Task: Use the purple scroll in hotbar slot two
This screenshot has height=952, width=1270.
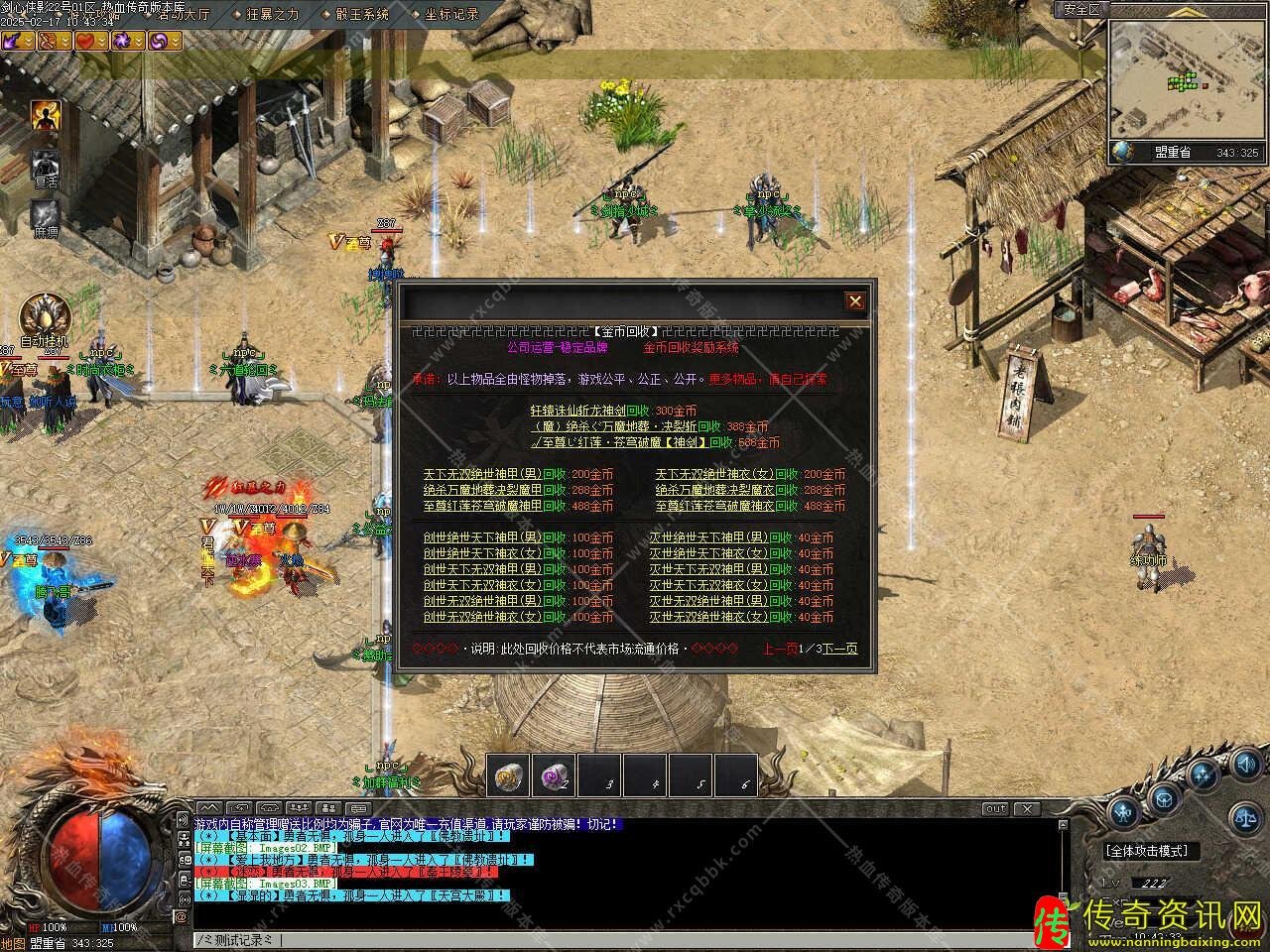Action: point(554,776)
